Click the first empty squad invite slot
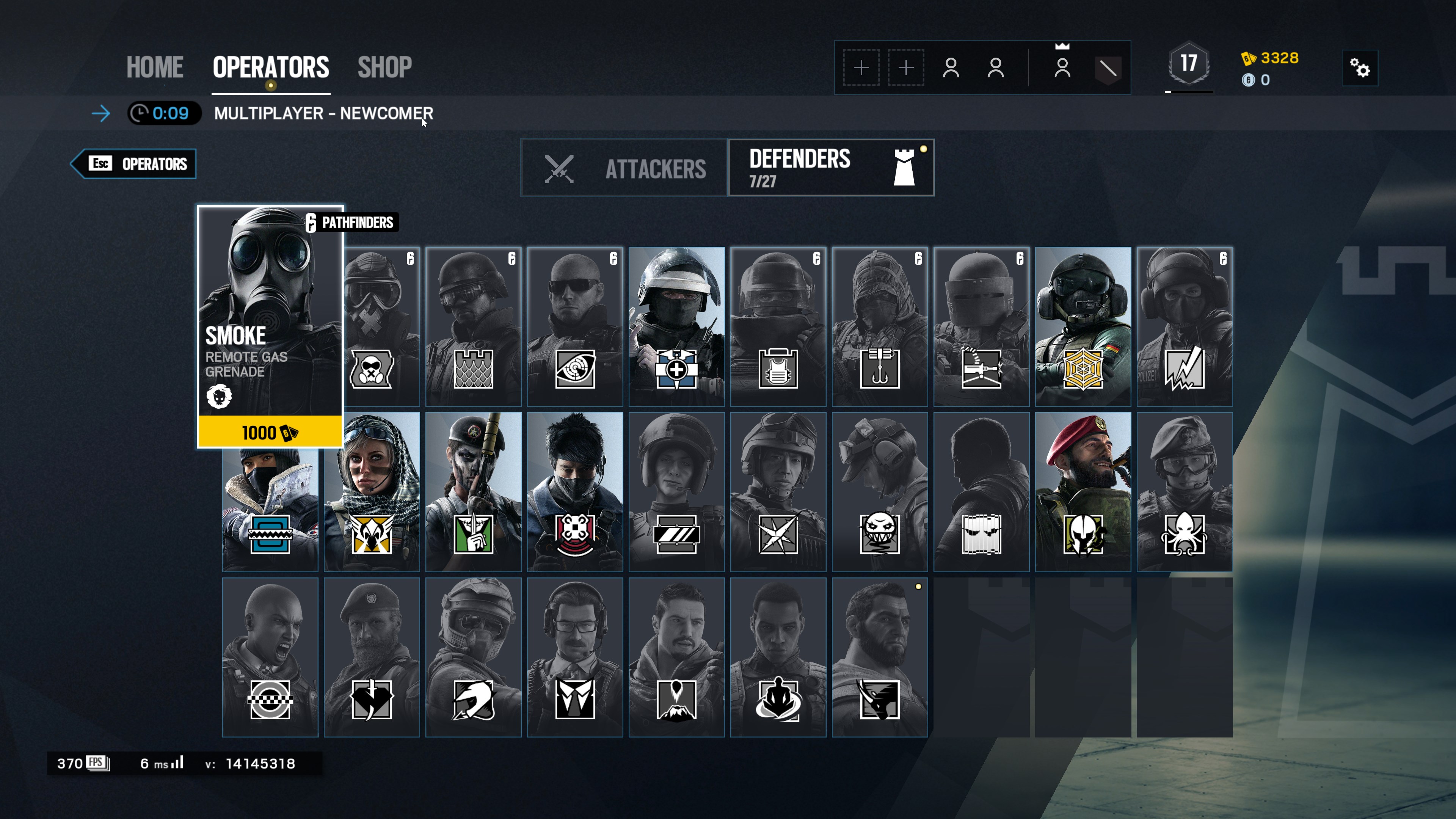This screenshot has width=1456, height=819. click(861, 68)
